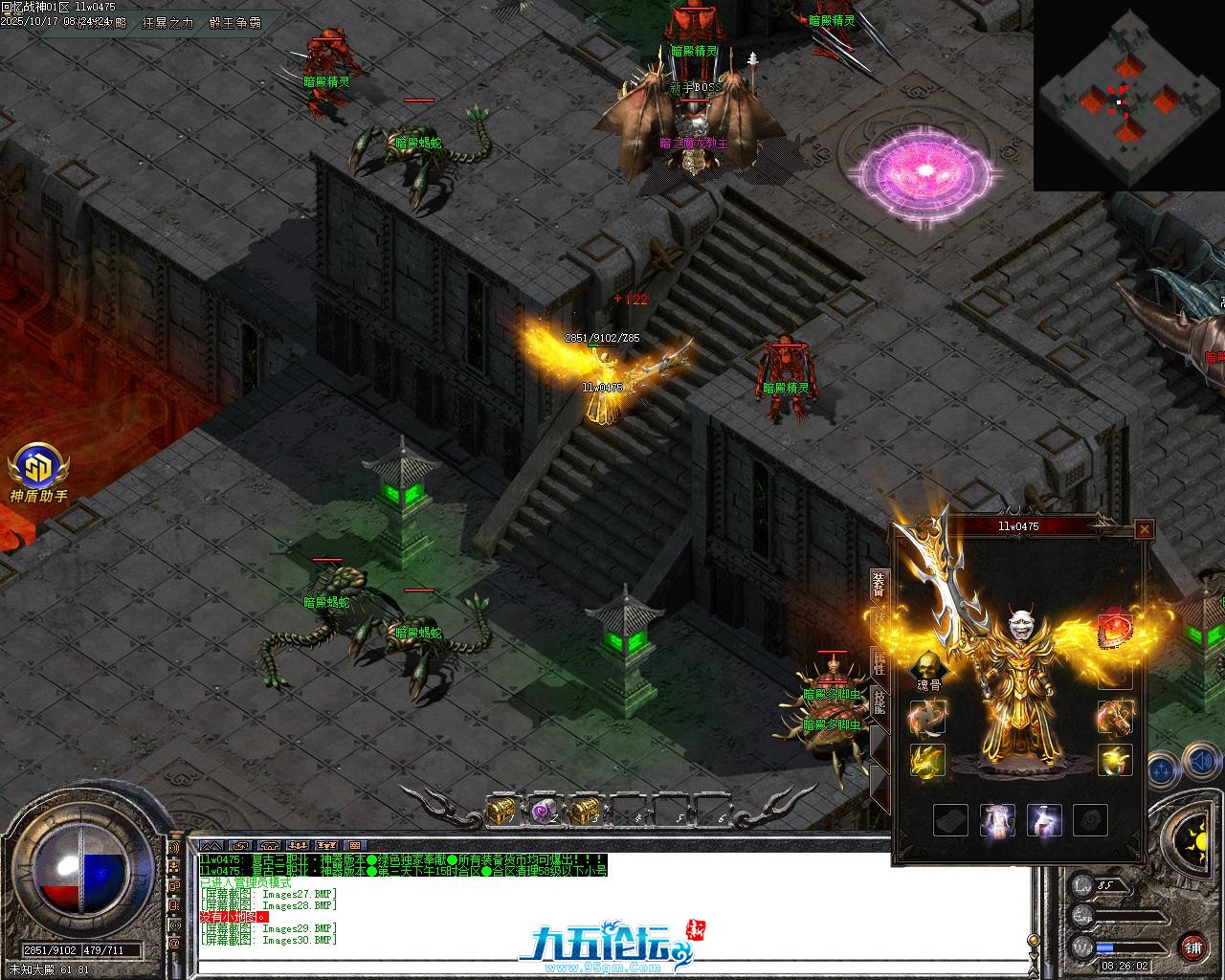This screenshot has height=980, width=1225.
Task: Choose the potion bottle slot in character panel
Action: (x=1044, y=820)
